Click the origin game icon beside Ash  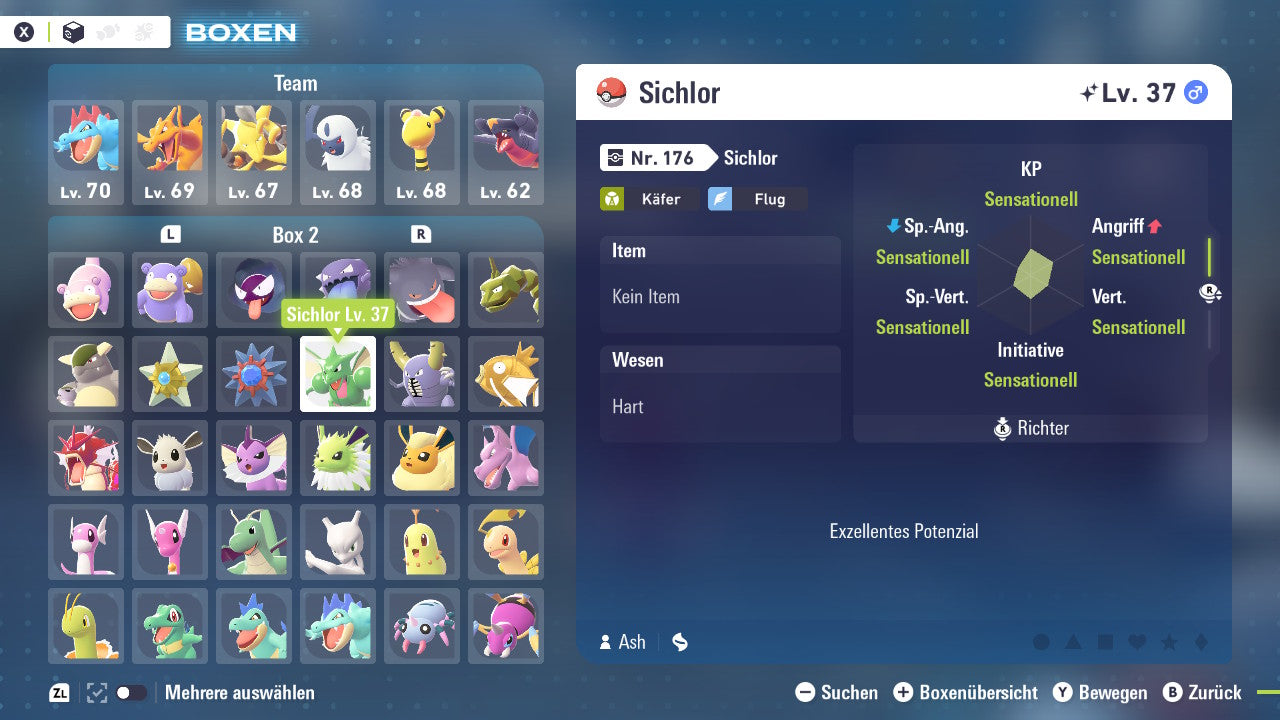(679, 642)
